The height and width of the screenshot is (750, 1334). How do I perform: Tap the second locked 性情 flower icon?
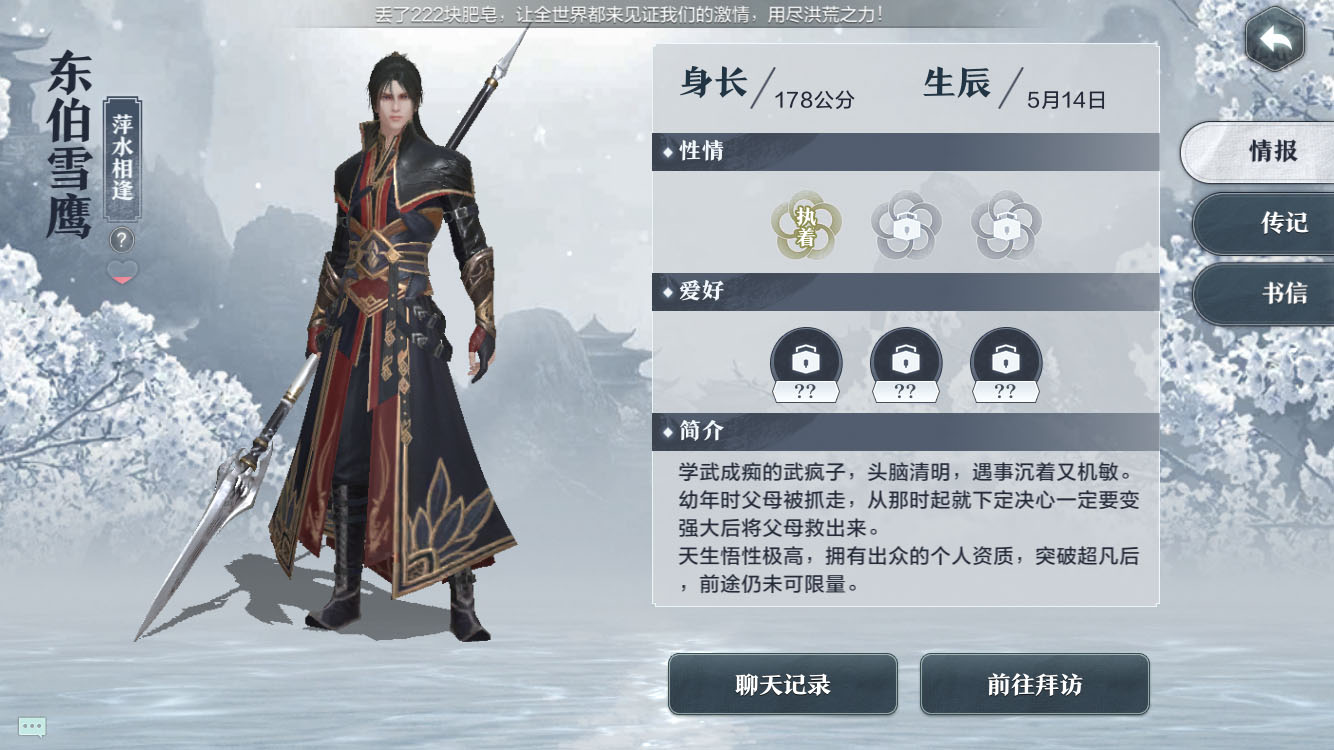[907, 226]
